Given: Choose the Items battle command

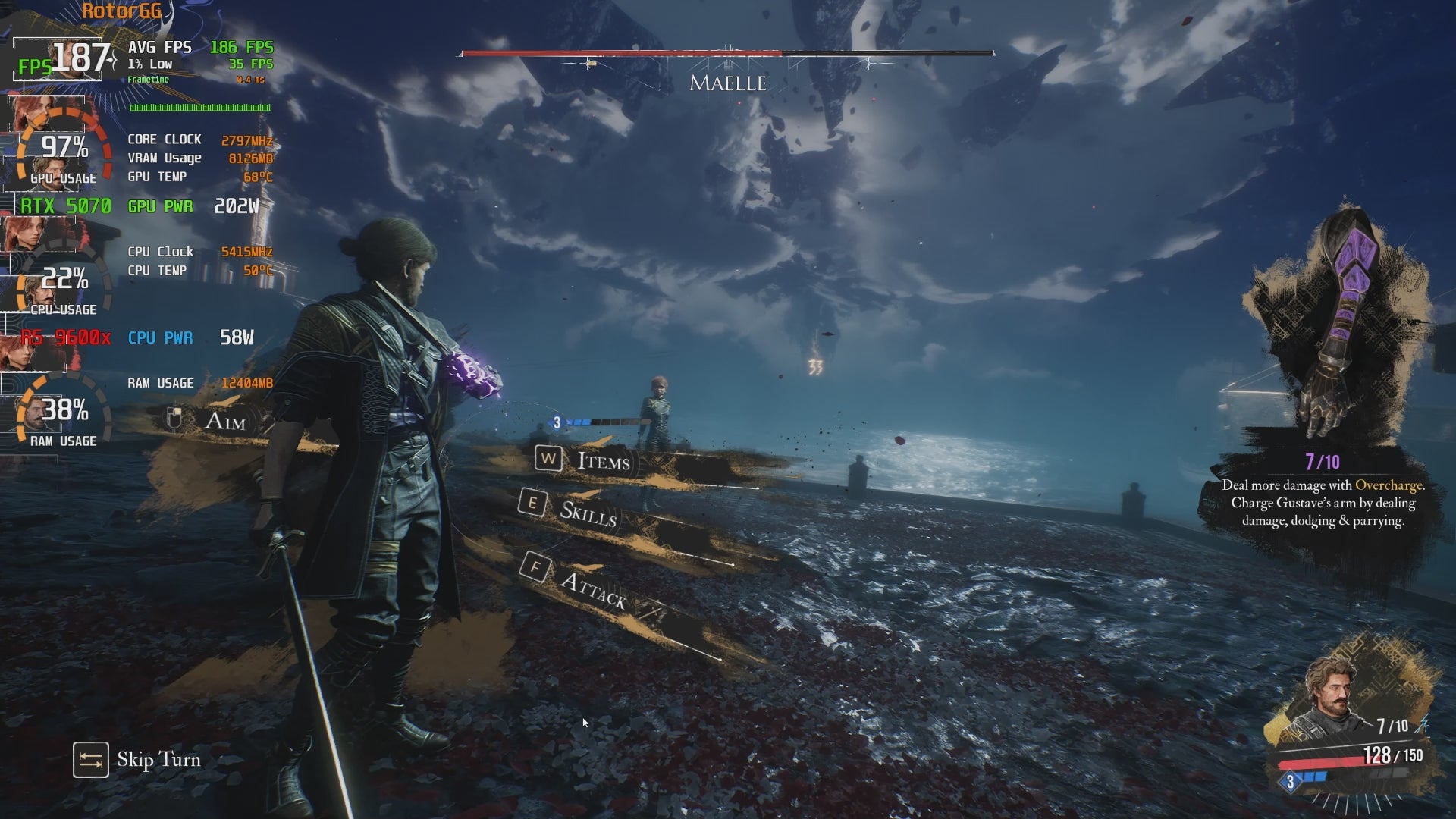Looking at the screenshot, I should [x=603, y=461].
